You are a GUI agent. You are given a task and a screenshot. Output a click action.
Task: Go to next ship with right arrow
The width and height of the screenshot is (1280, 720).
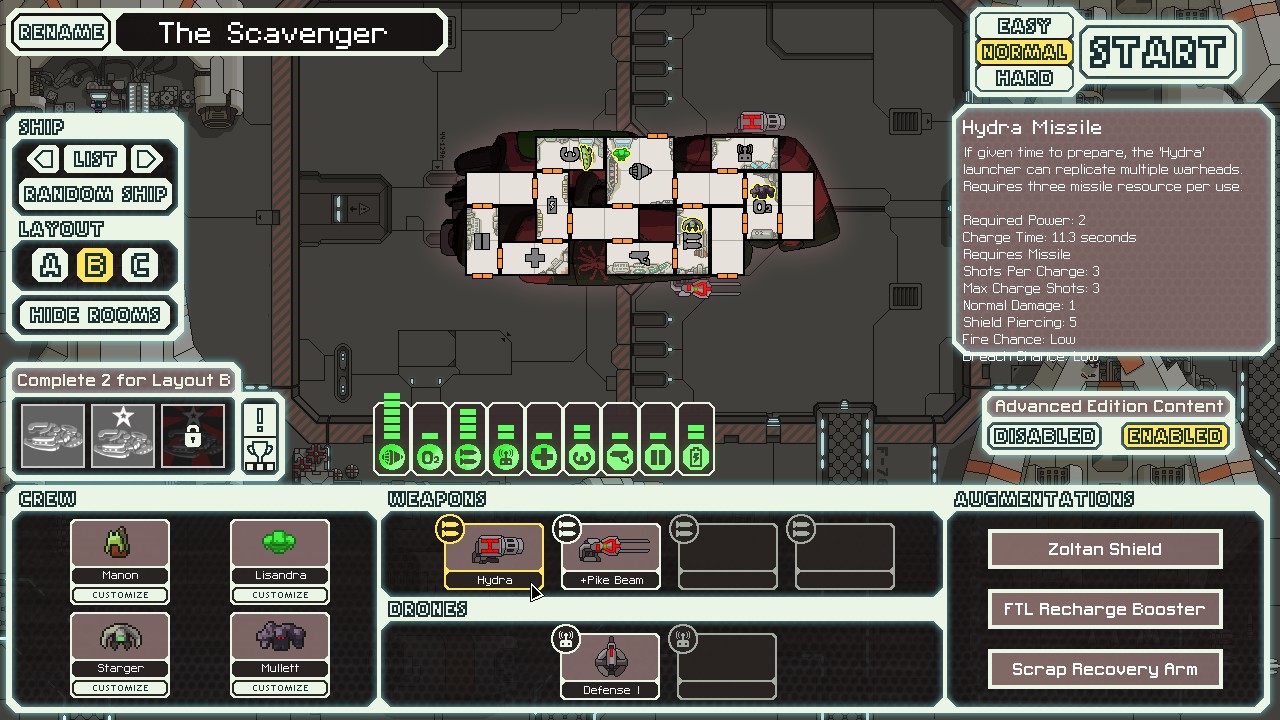click(x=147, y=159)
